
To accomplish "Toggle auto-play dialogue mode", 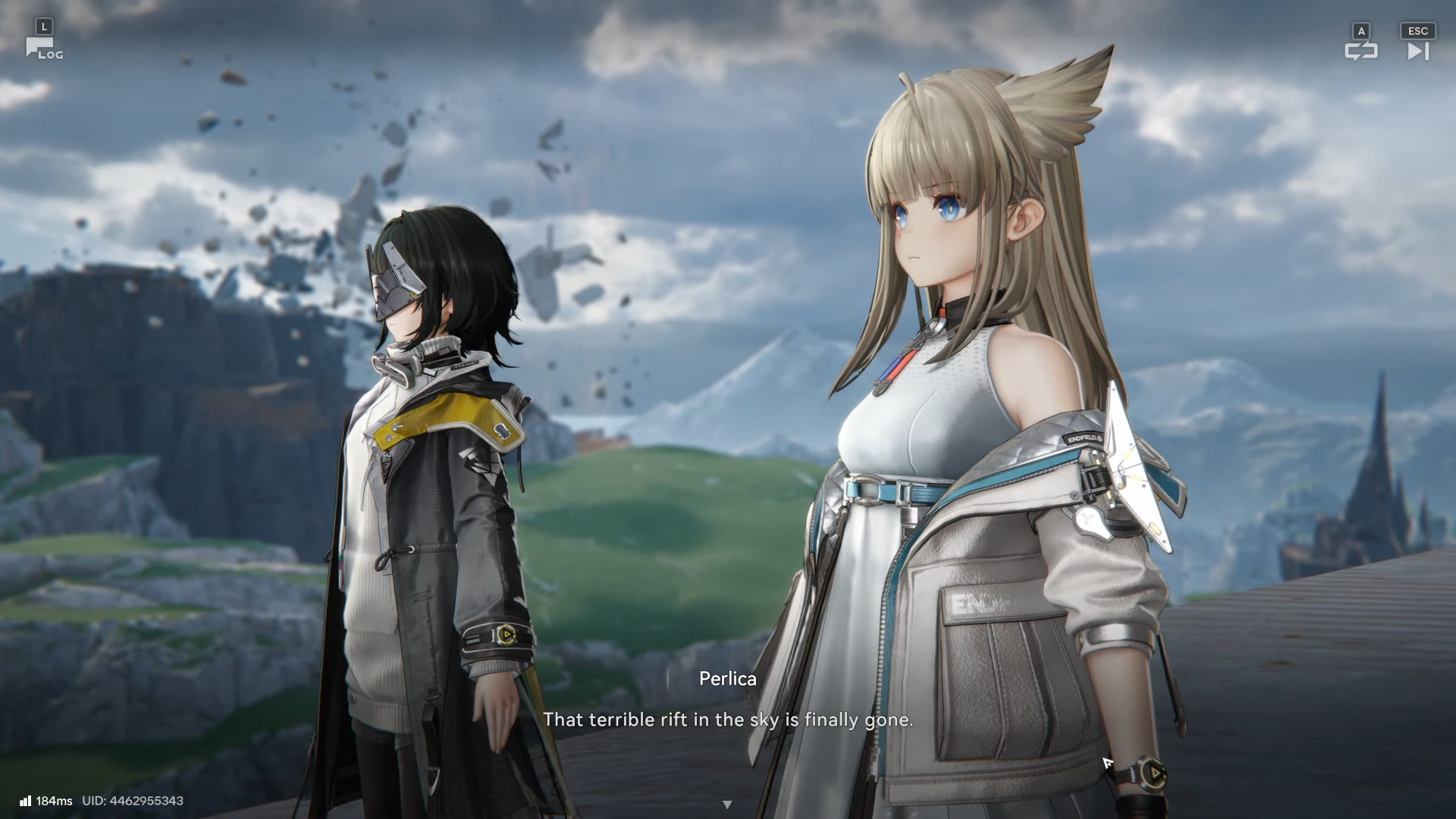I will [1360, 50].
